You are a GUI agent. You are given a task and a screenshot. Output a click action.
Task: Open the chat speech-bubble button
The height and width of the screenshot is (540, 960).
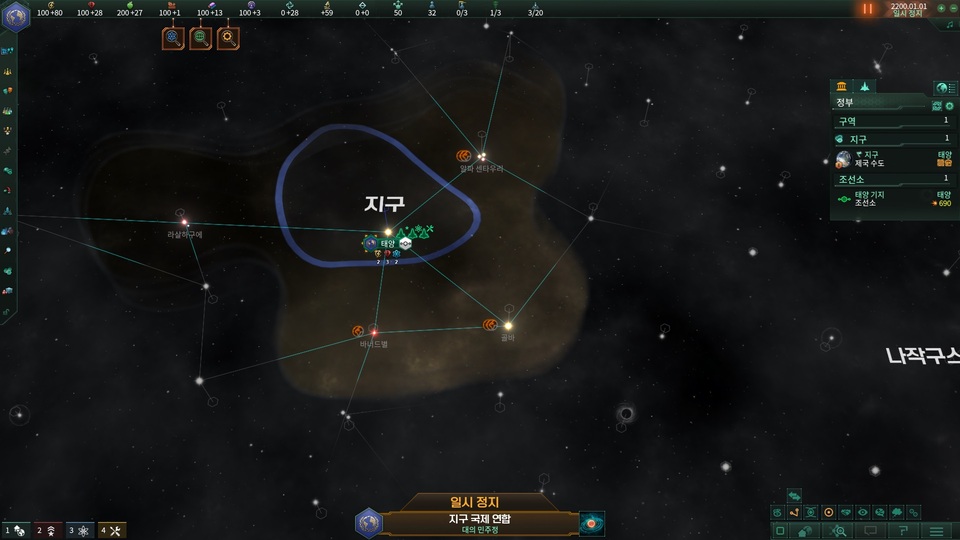click(870, 530)
